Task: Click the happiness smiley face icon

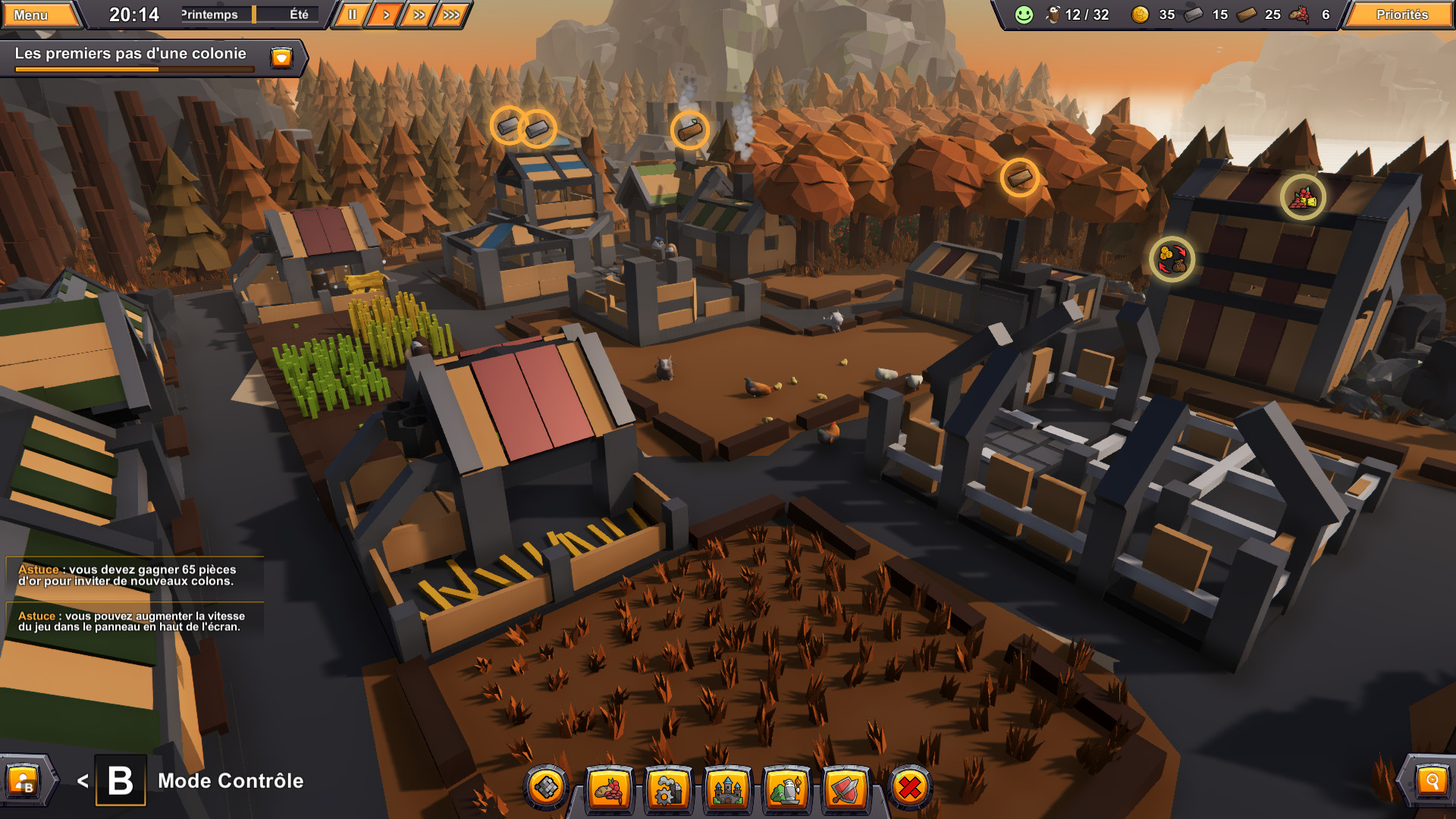Action: click(x=1023, y=14)
